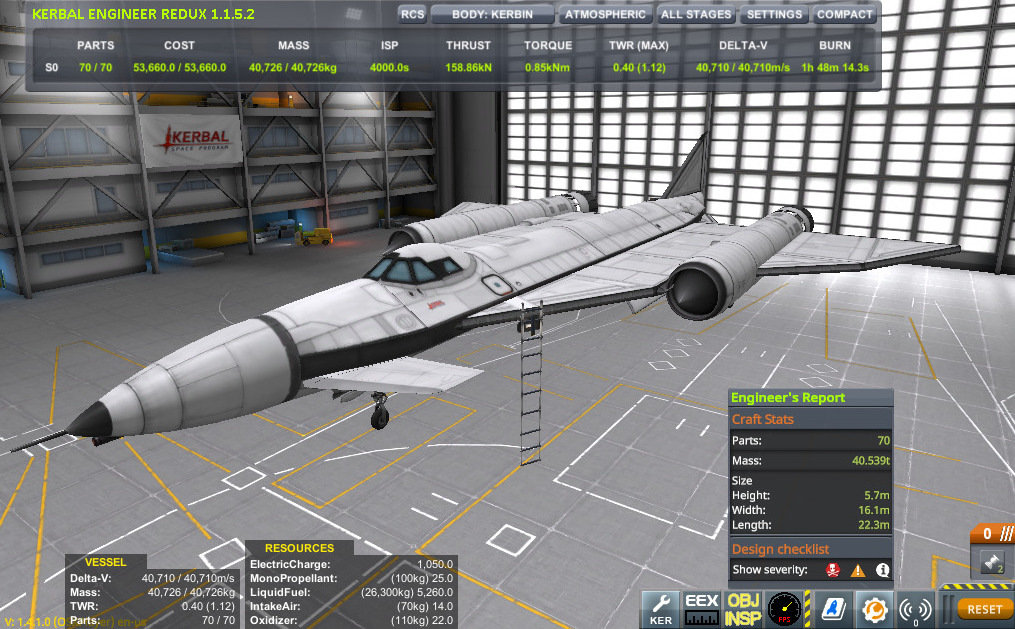Image resolution: width=1015 pixels, height=629 pixels.
Task: Toggle info severity filter in design checklist
Action: coord(883,570)
